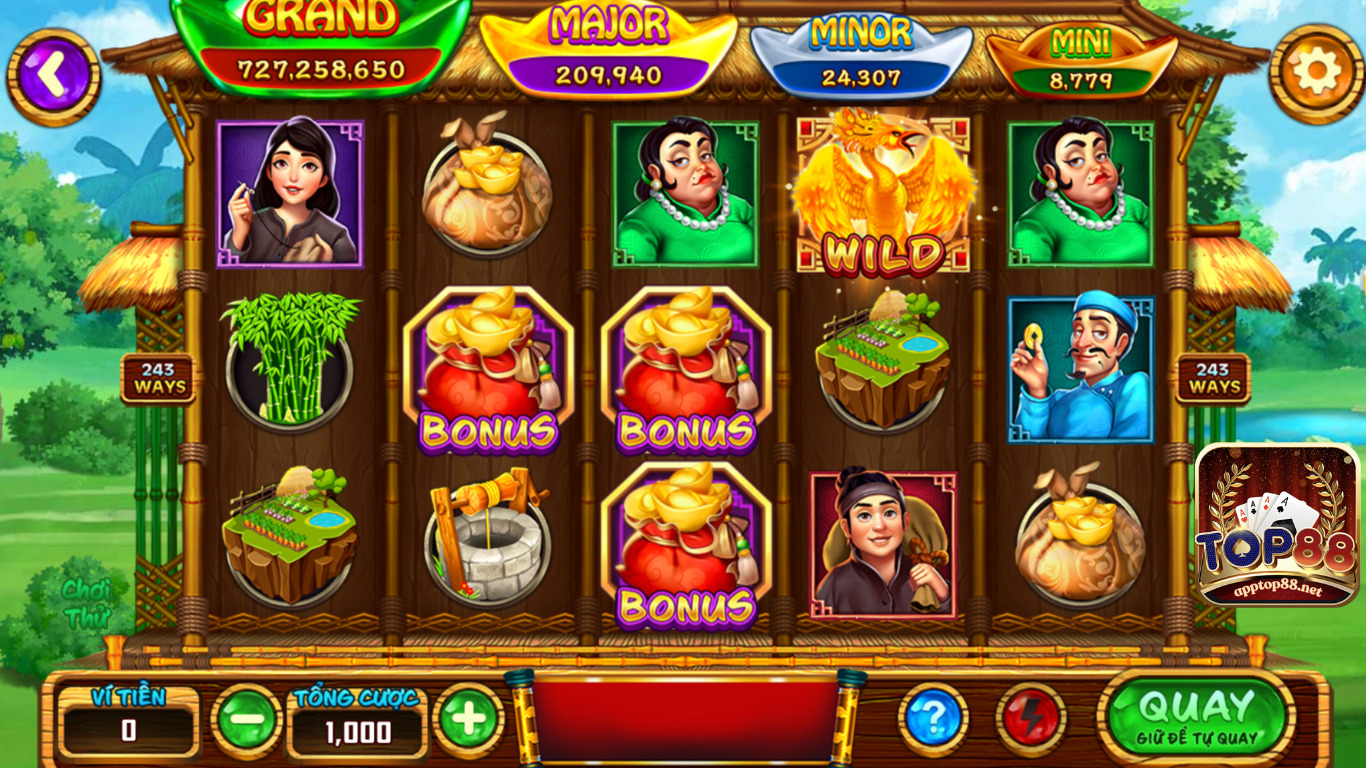Click the WILD phoenix symbol

click(x=882, y=195)
